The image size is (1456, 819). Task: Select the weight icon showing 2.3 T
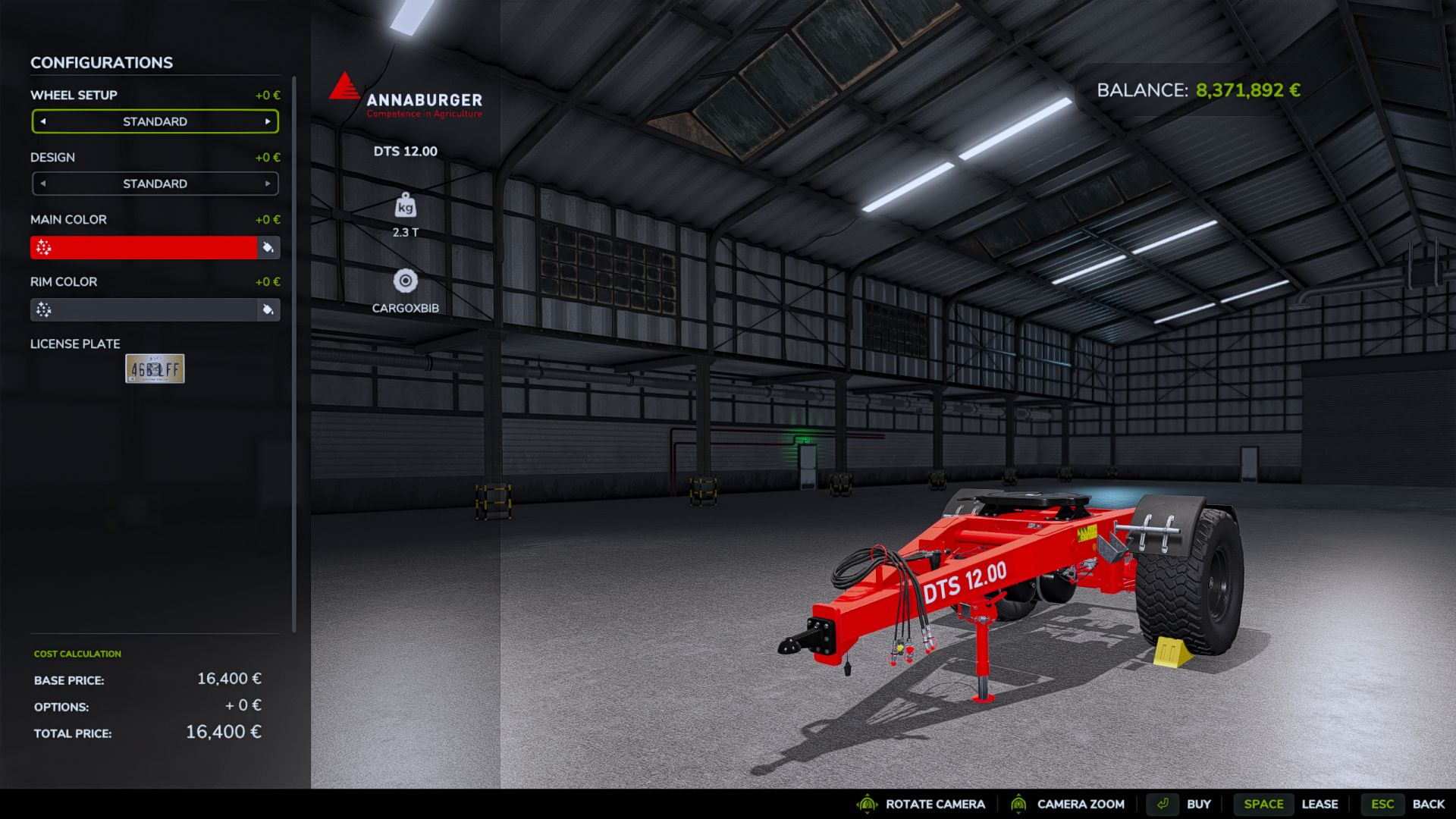(x=405, y=206)
